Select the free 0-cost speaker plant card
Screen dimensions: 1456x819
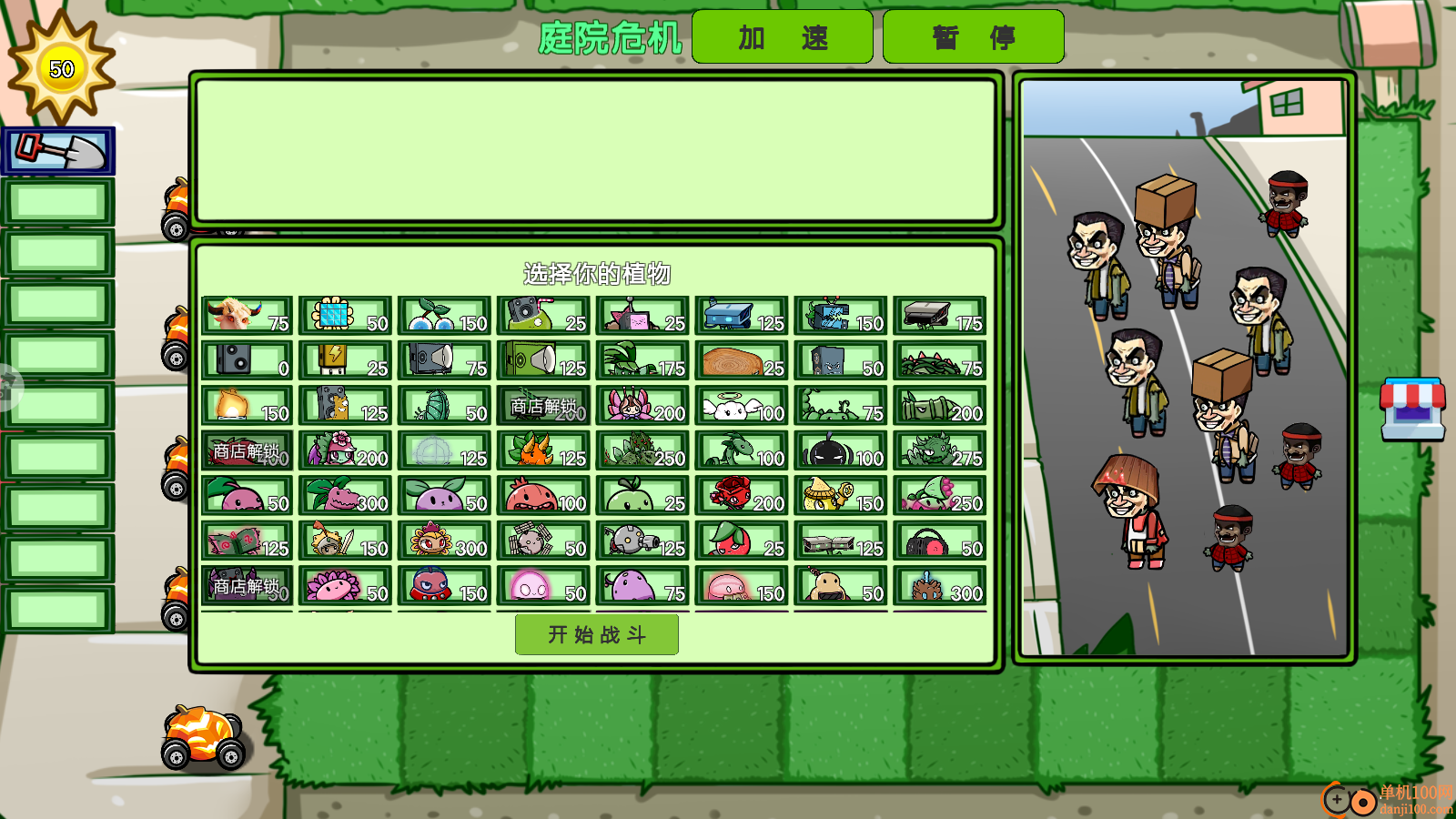(246, 361)
